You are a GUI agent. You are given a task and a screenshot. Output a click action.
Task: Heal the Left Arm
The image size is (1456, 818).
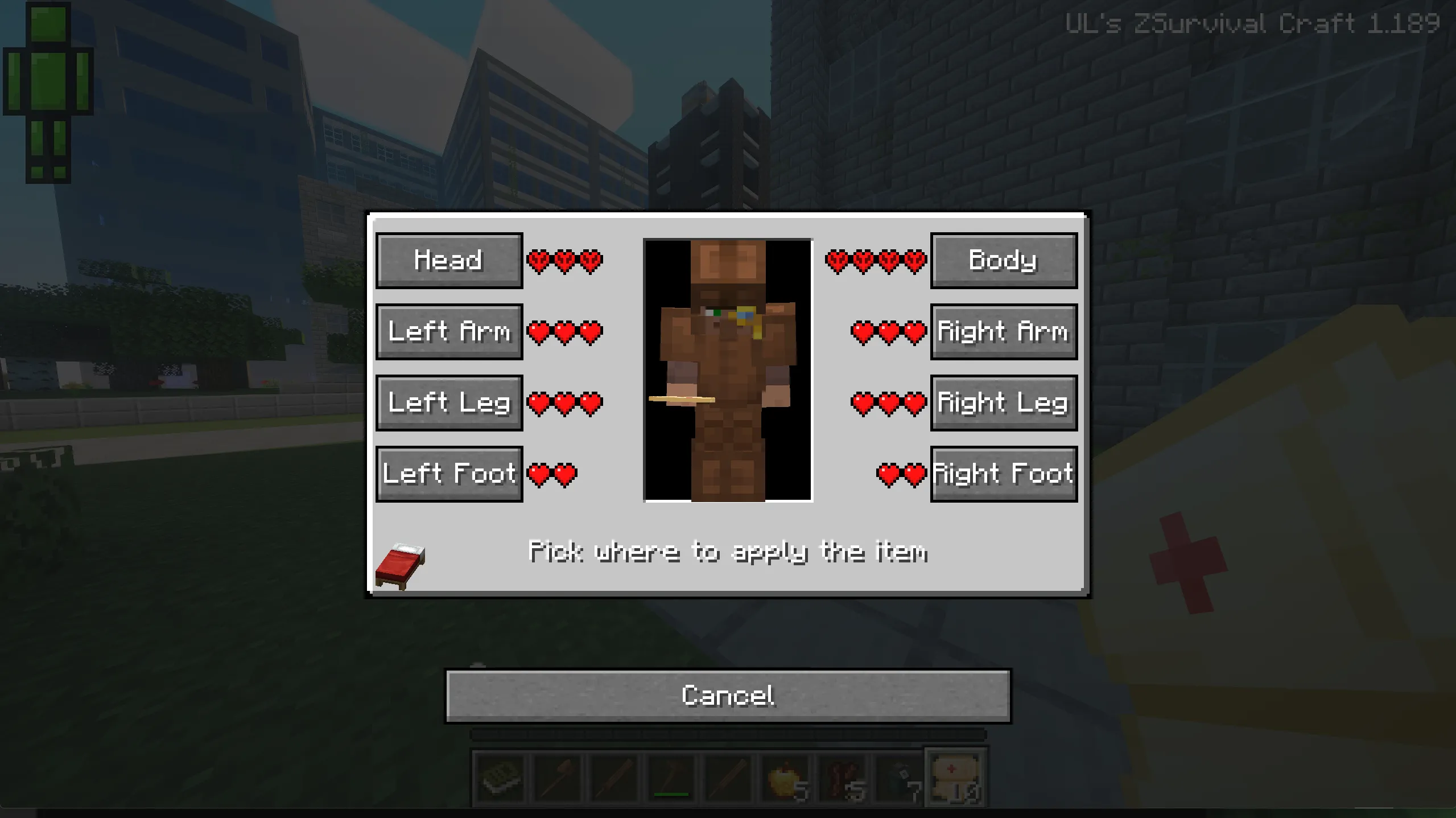click(449, 332)
